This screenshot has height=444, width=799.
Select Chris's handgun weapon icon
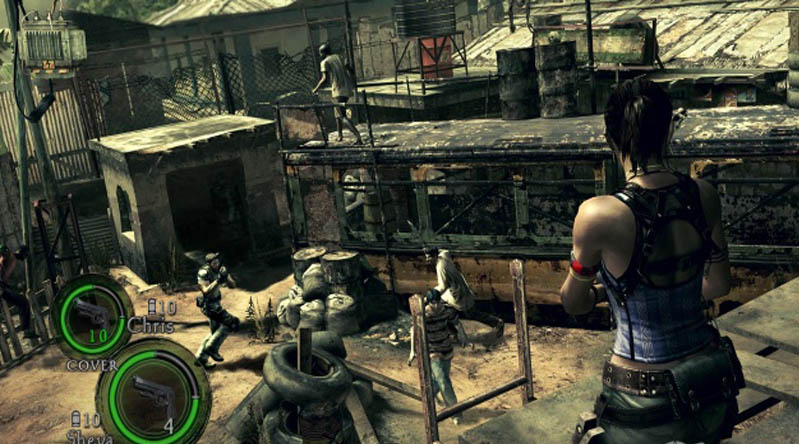pyautogui.click(x=92, y=312)
